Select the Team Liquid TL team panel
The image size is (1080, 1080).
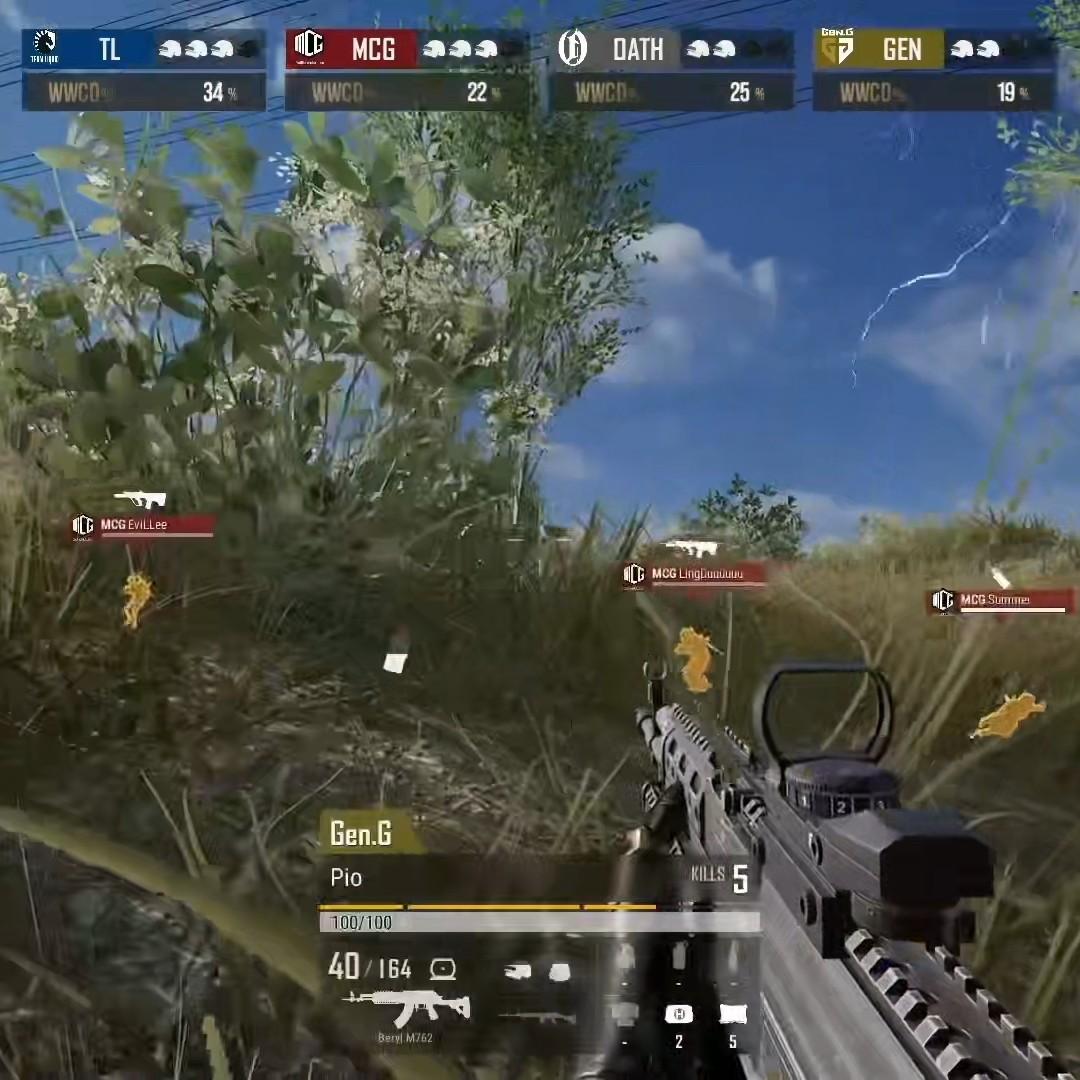pos(144,49)
